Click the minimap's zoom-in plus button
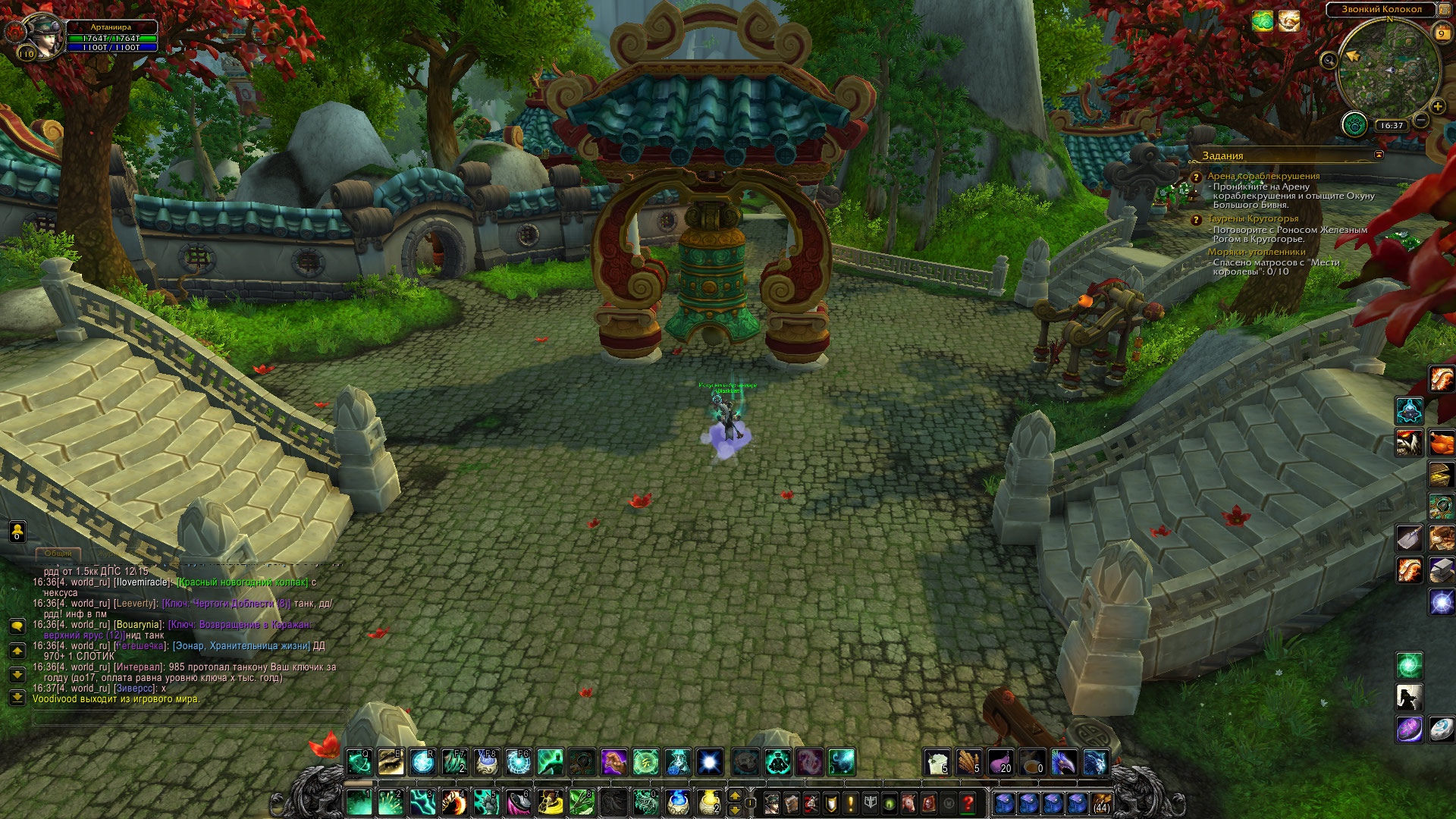1456x819 pixels. [1437, 107]
